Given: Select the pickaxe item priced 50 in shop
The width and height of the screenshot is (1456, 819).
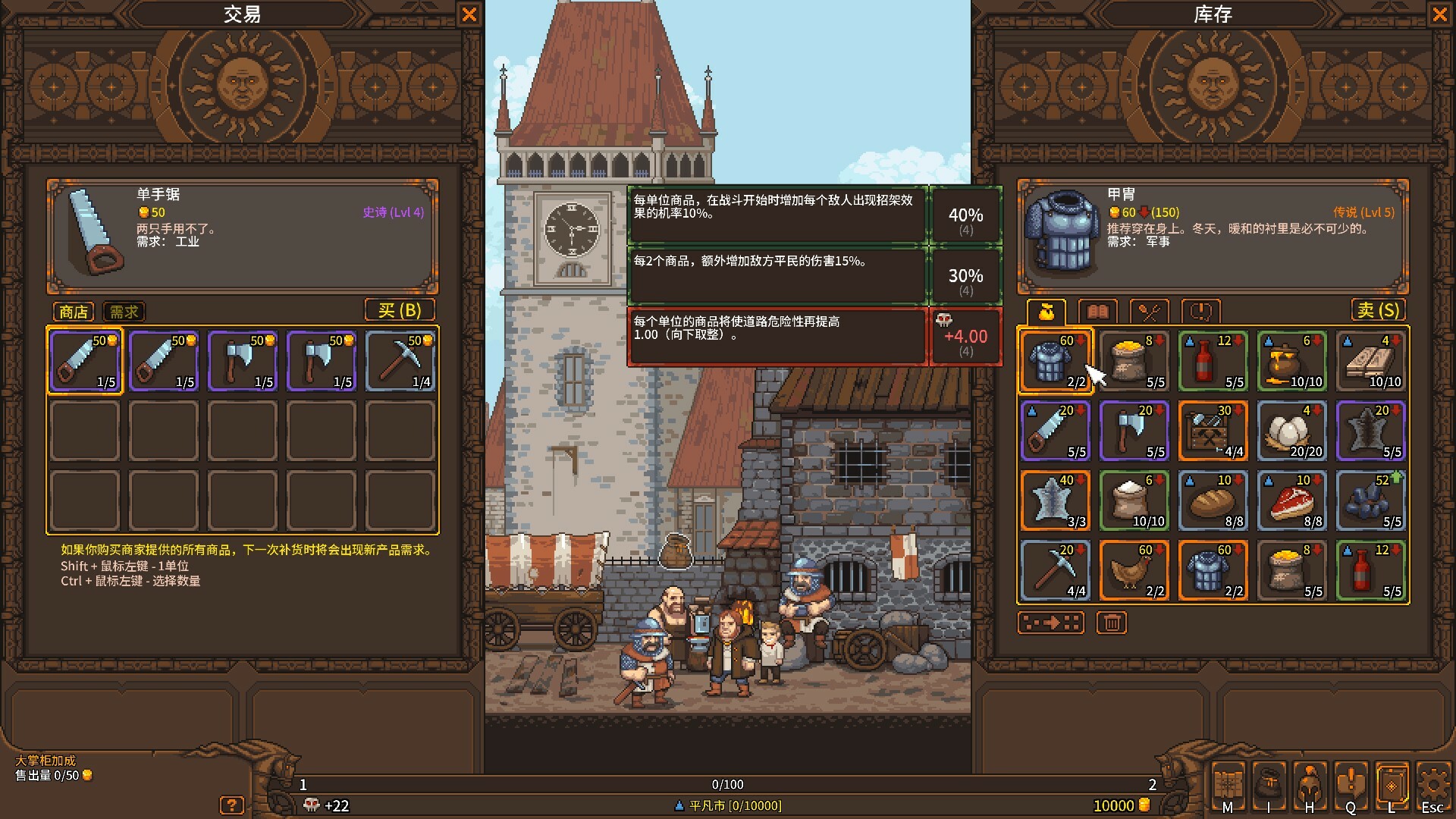Looking at the screenshot, I should (x=400, y=361).
